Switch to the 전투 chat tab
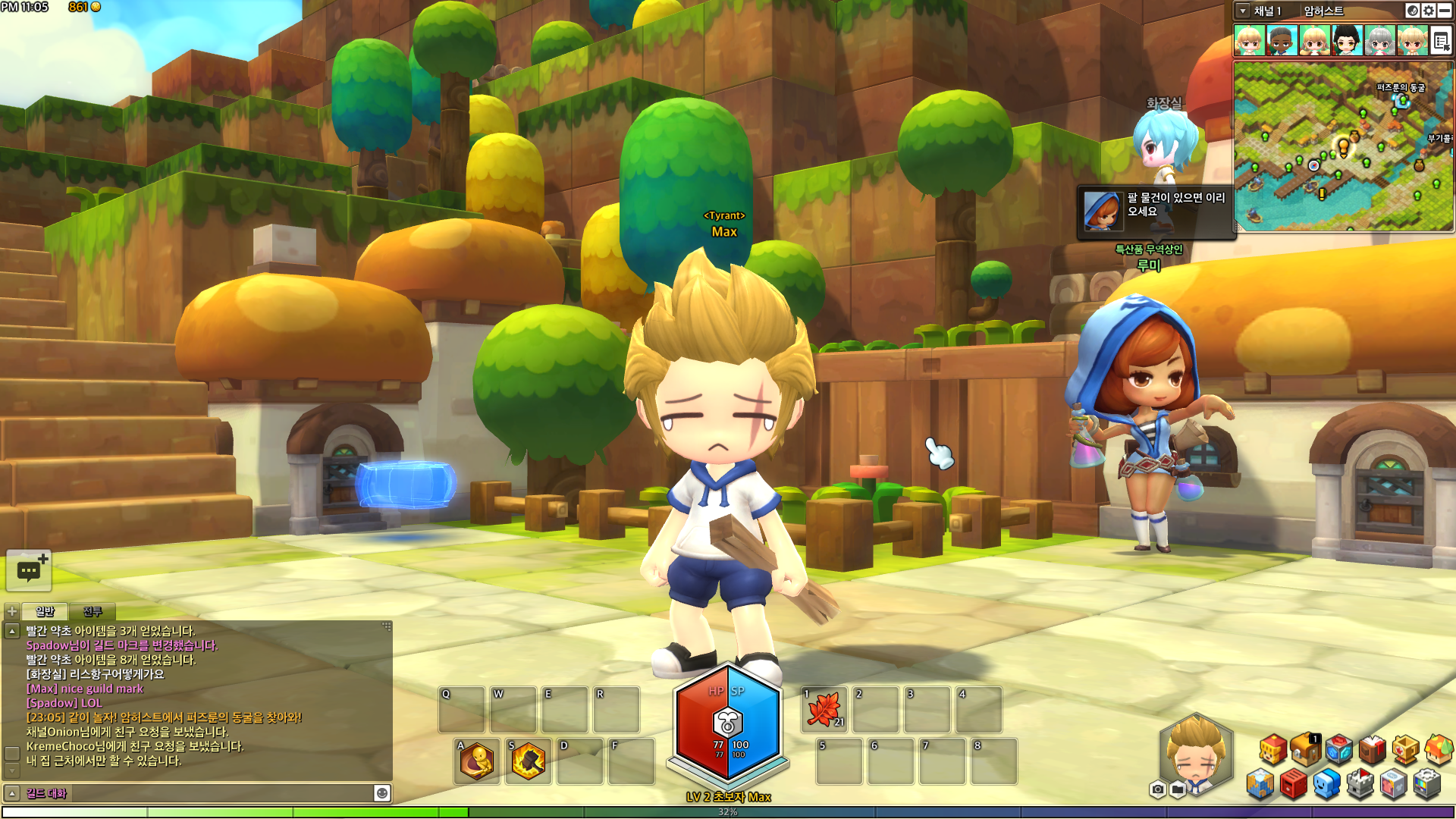1456x819 pixels. point(93,611)
